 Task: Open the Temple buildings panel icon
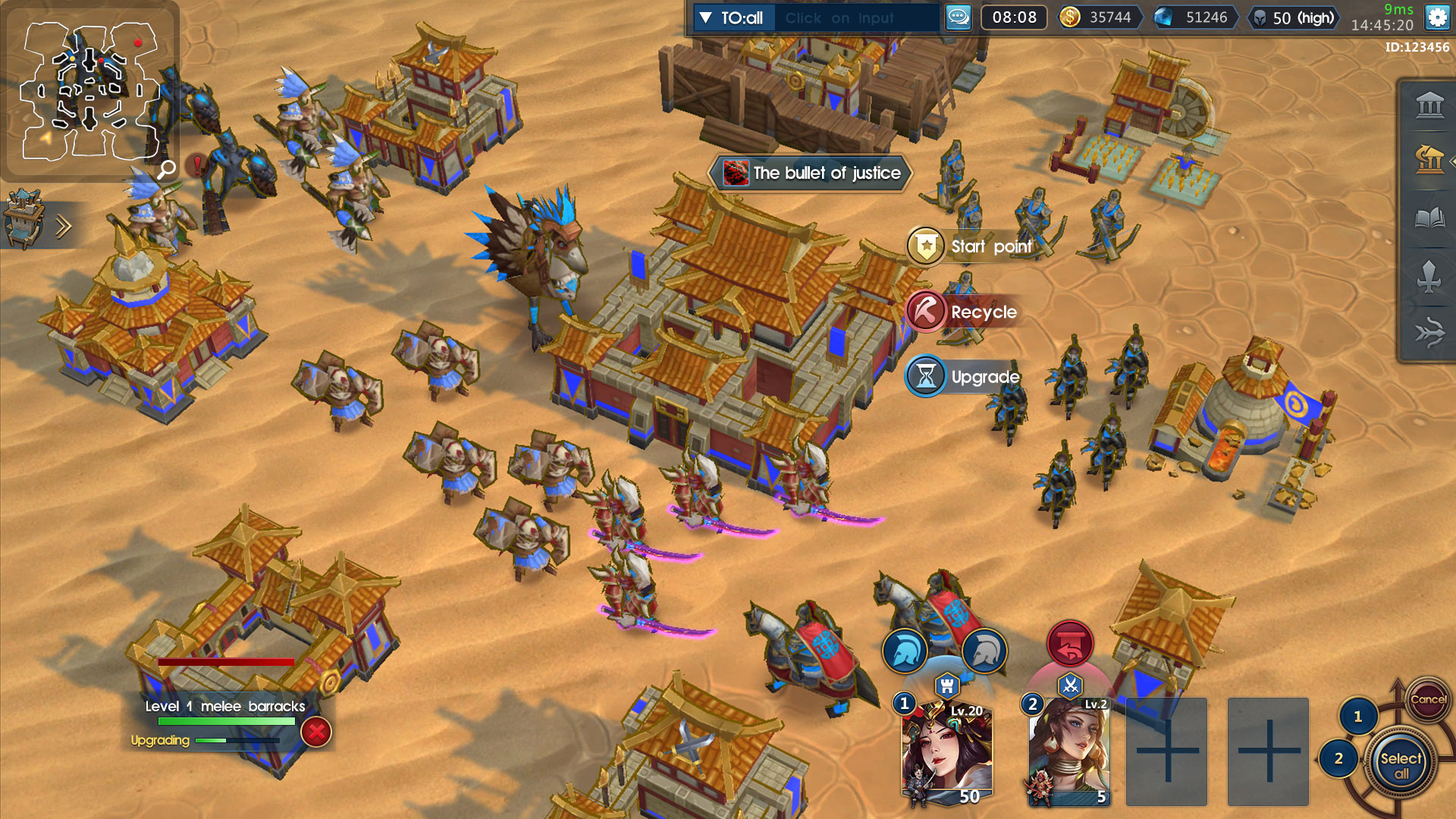coord(1429,105)
